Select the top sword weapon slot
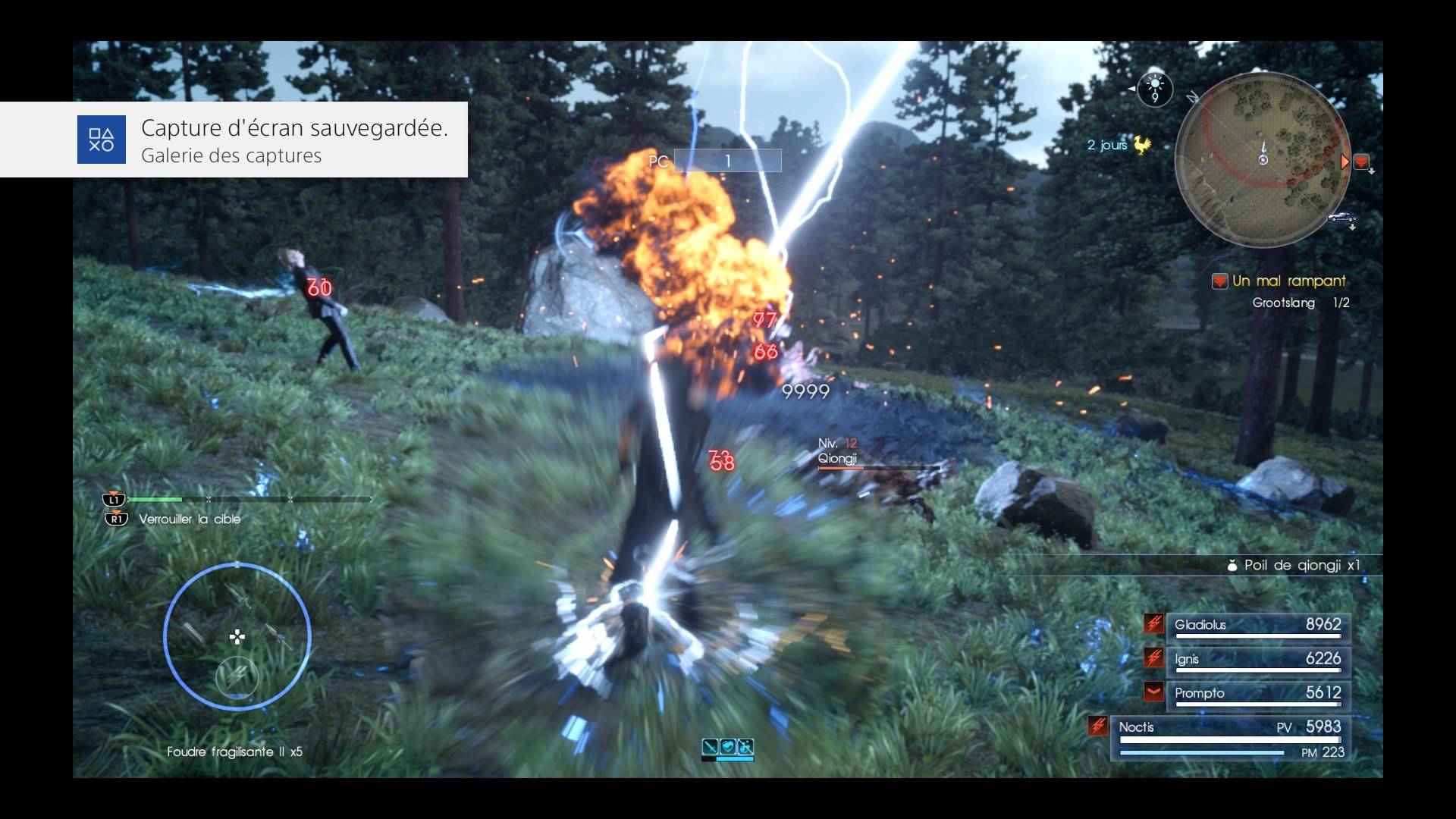The image size is (1456, 819). click(x=238, y=596)
